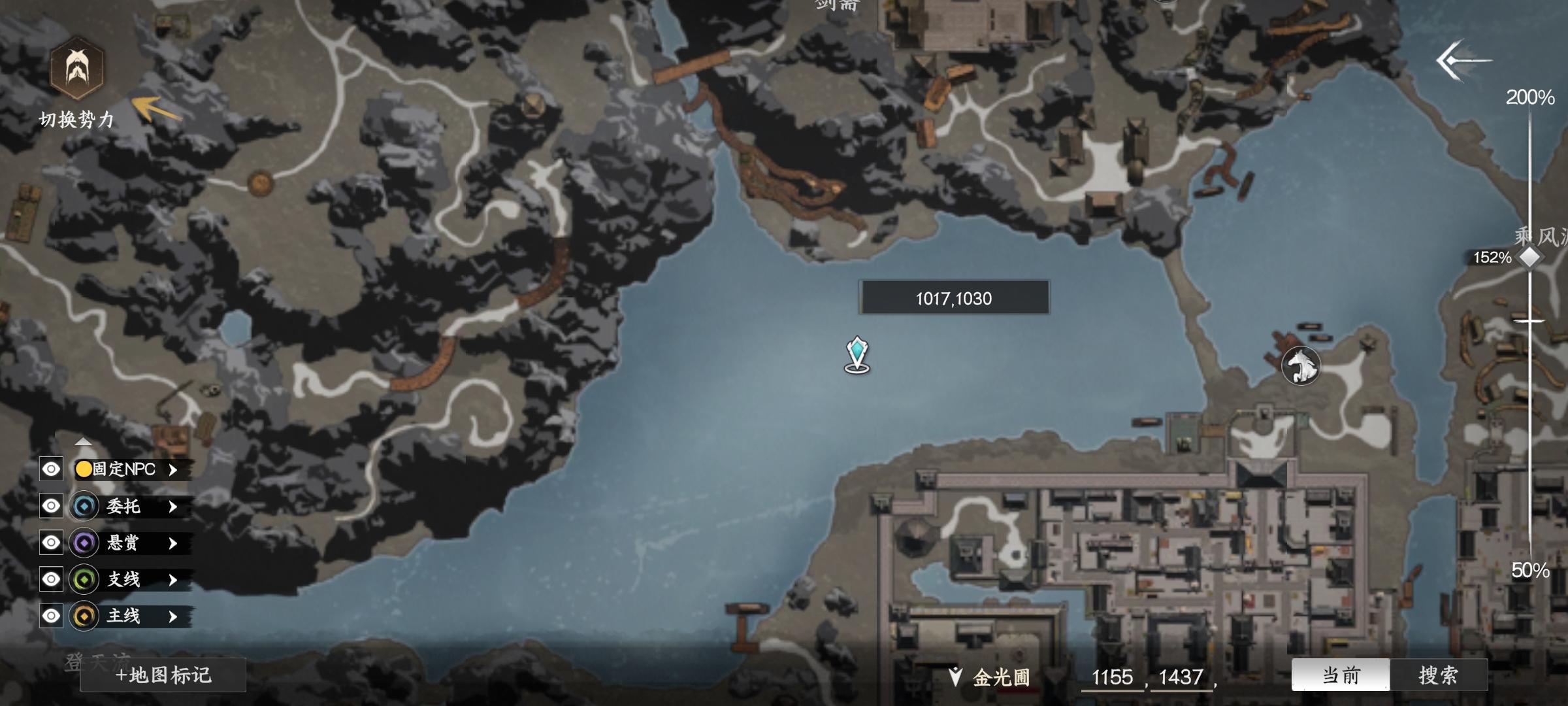
Task: Toggle the 主线 eye visibility icon
Action: 50,616
